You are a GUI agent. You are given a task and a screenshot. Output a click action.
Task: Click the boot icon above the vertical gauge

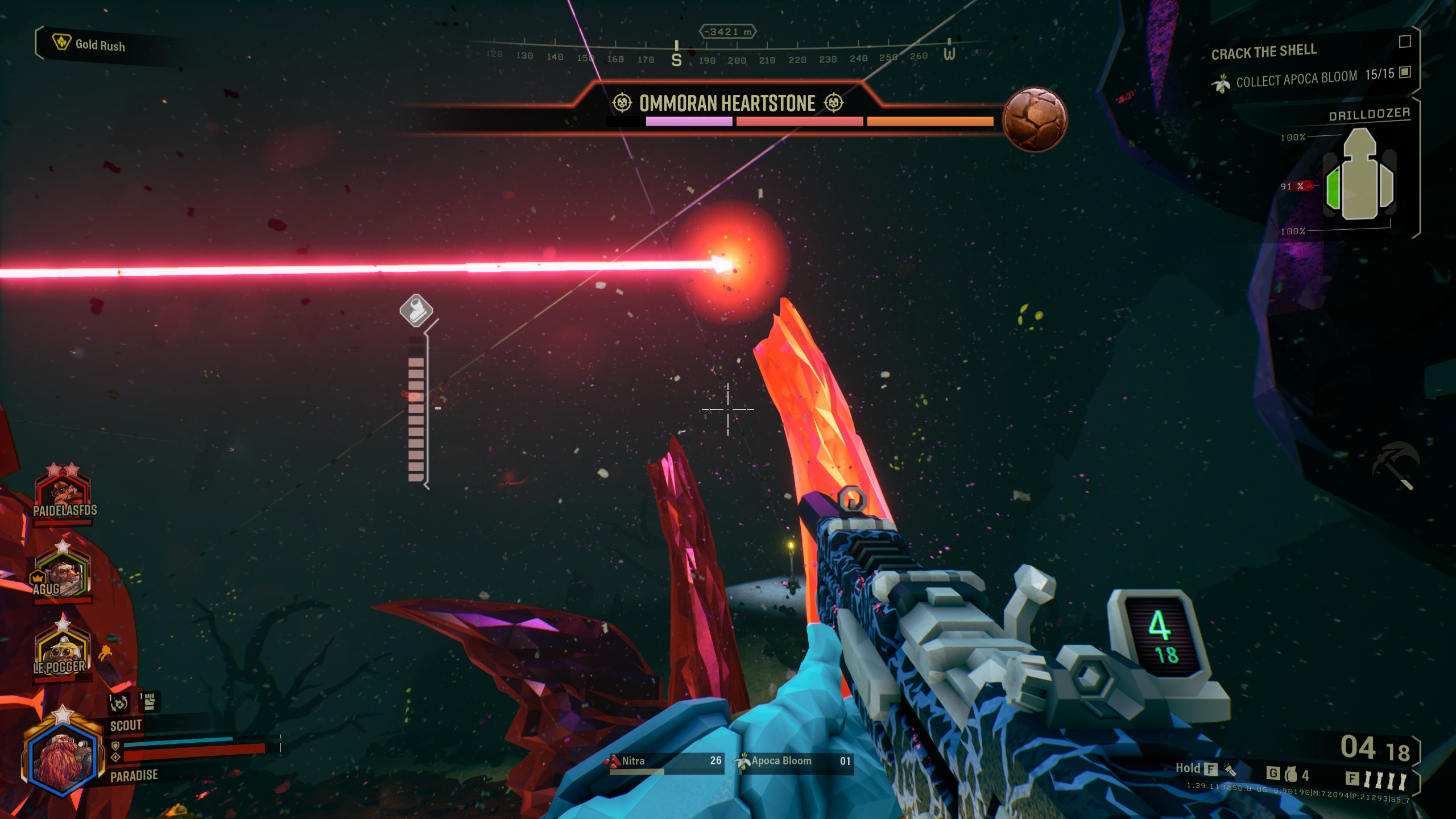pos(416,310)
